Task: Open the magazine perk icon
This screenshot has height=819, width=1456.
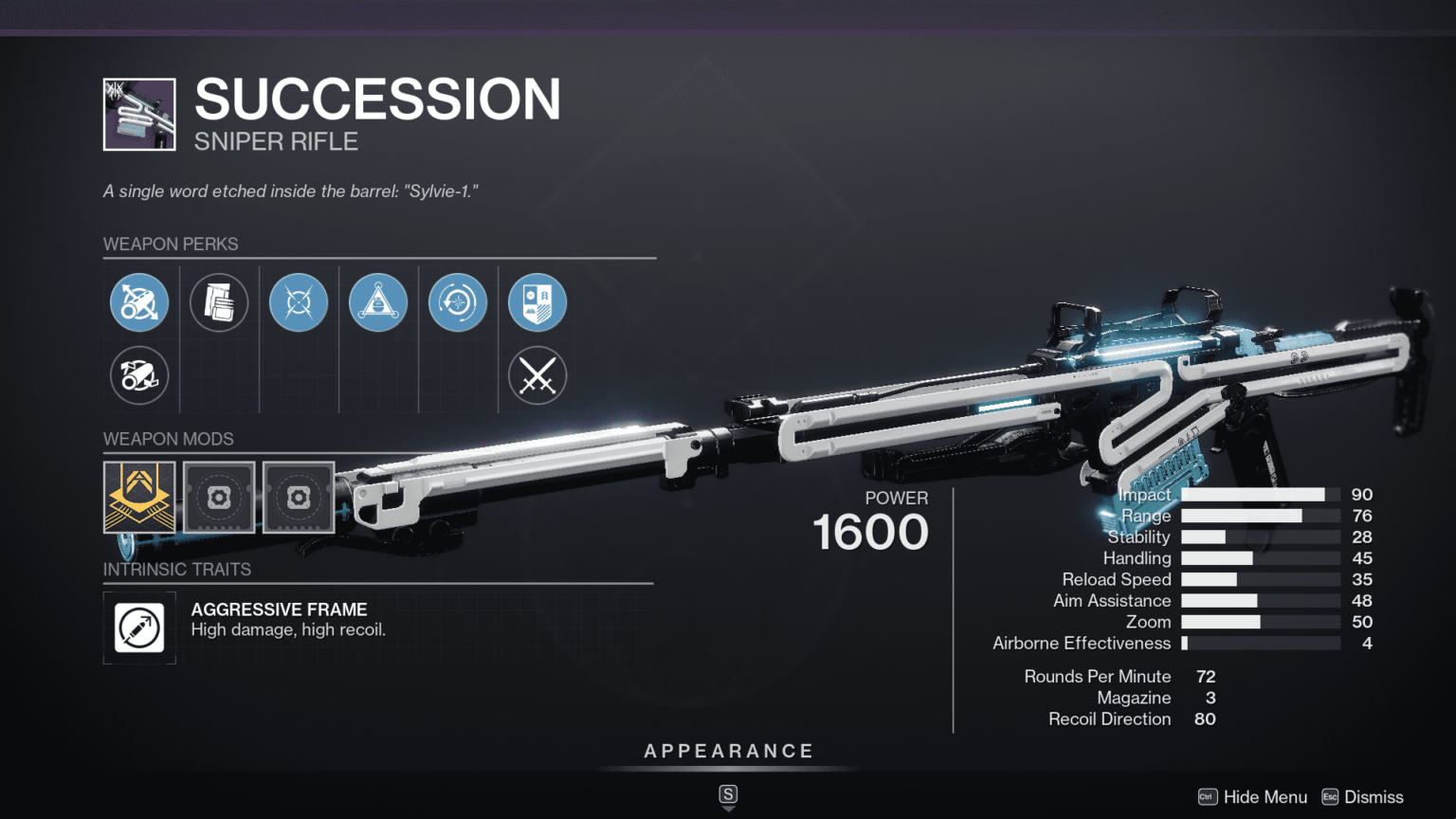Action: click(x=219, y=301)
